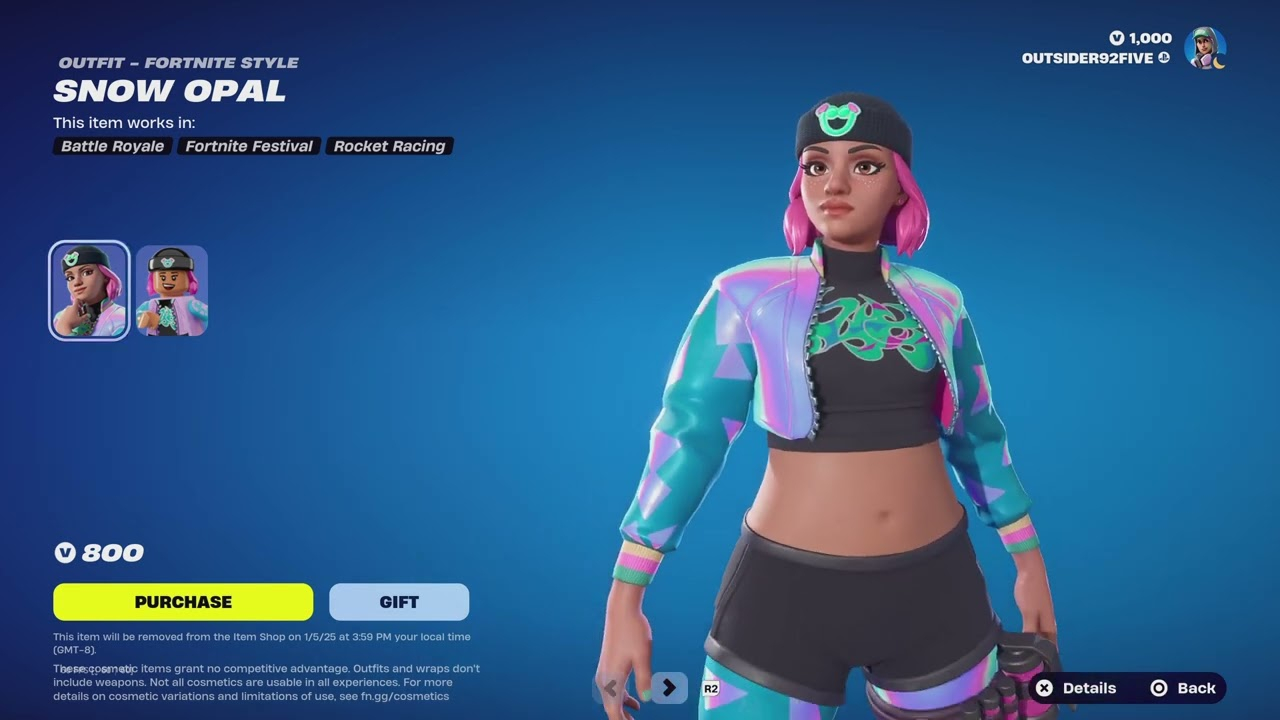The width and height of the screenshot is (1280, 720).
Task: Select the alternate skin style thumbnail
Action: tap(171, 290)
